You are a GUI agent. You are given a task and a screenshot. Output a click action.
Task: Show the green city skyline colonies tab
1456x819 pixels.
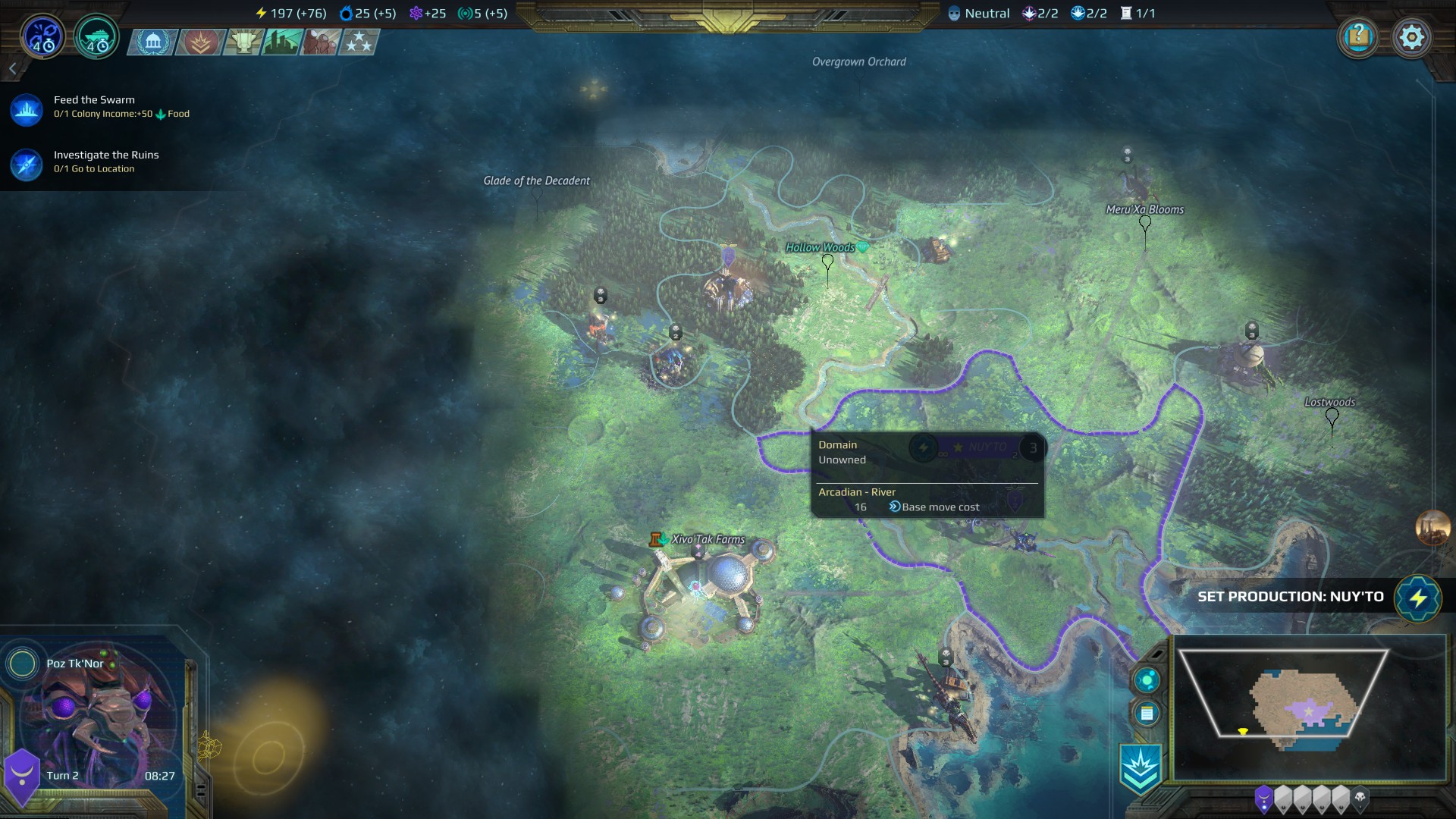pyautogui.click(x=282, y=42)
